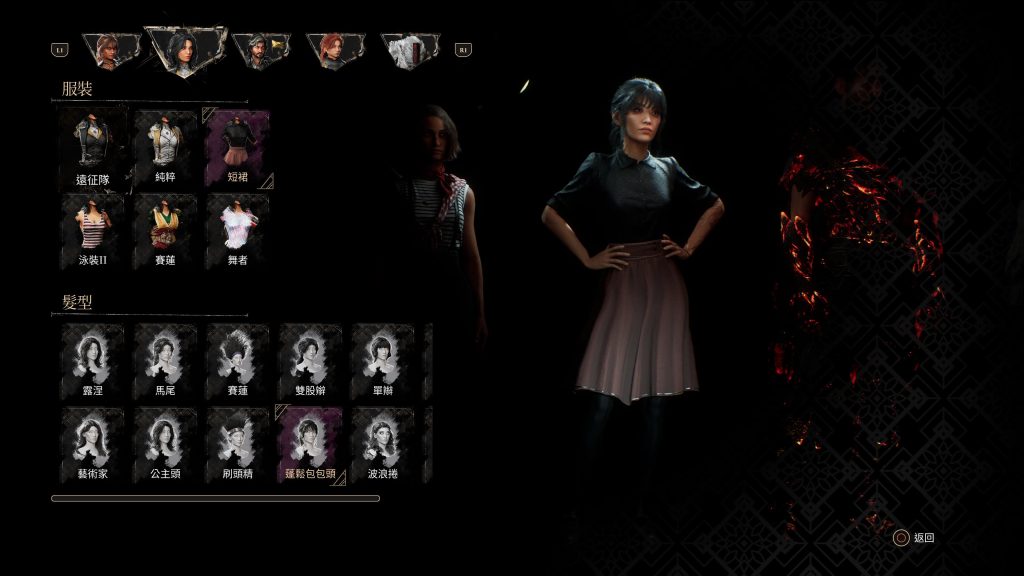Select the dark-haired woman character tab
The image size is (1024, 576).
coord(186,48)
